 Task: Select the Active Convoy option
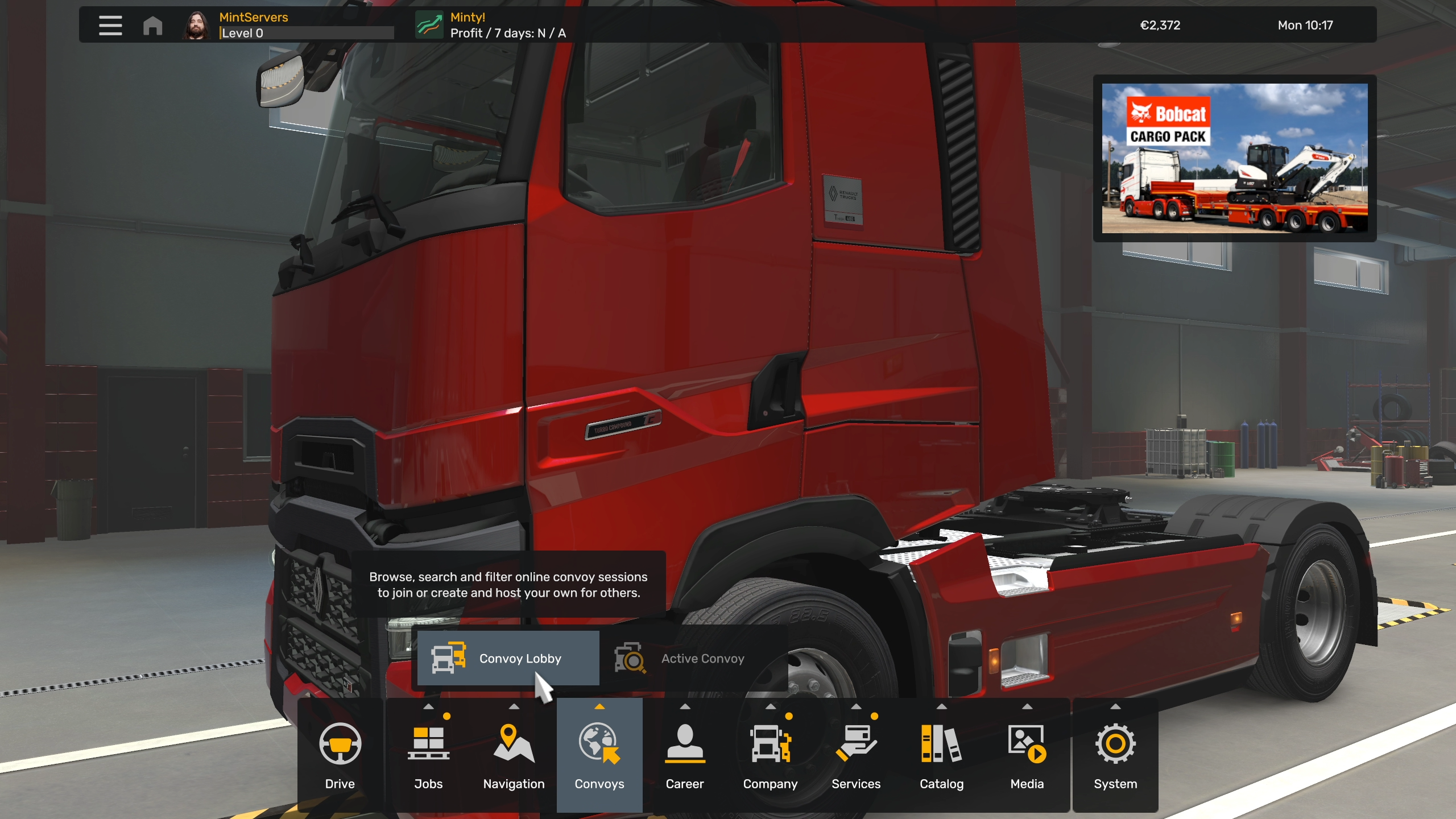click(693, 658)
